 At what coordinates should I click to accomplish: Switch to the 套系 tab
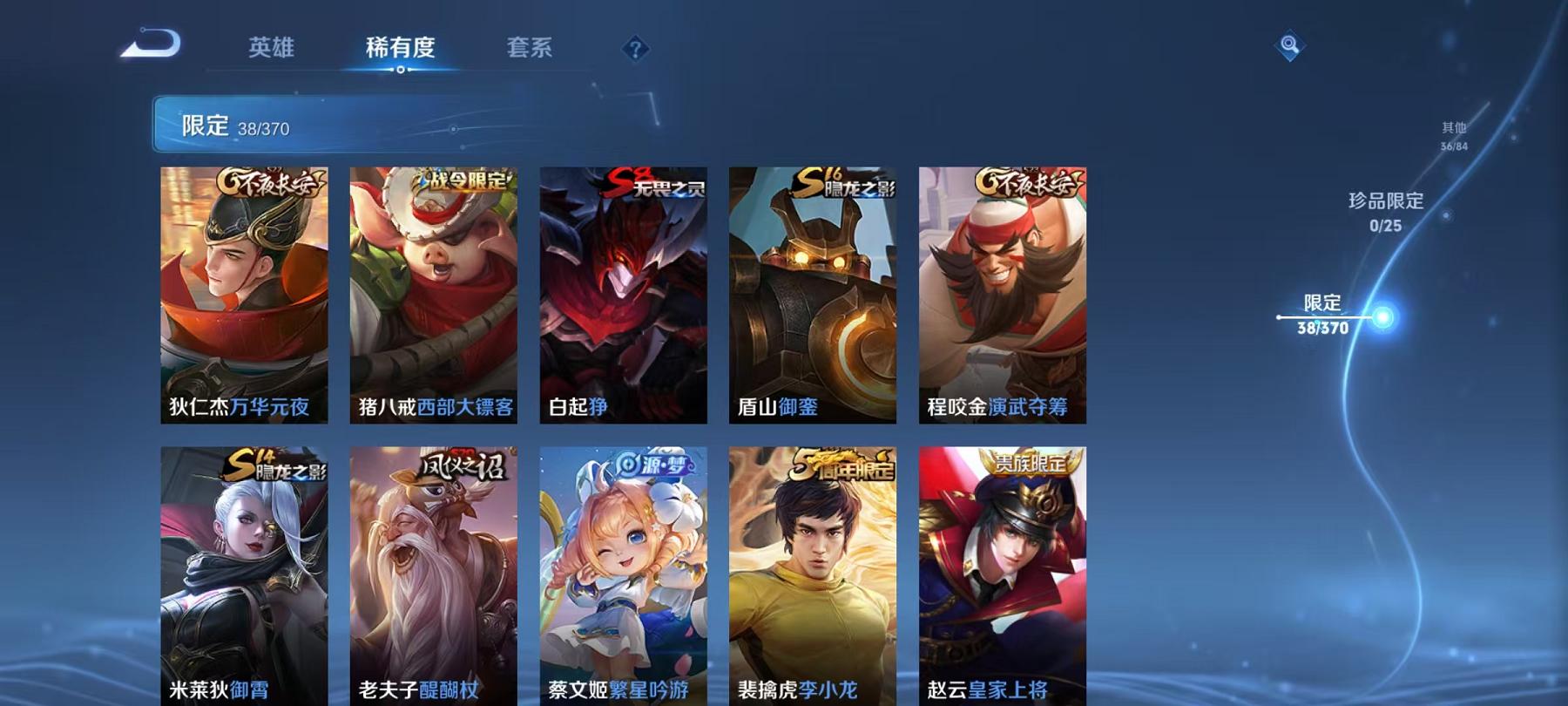click(531, 50)
